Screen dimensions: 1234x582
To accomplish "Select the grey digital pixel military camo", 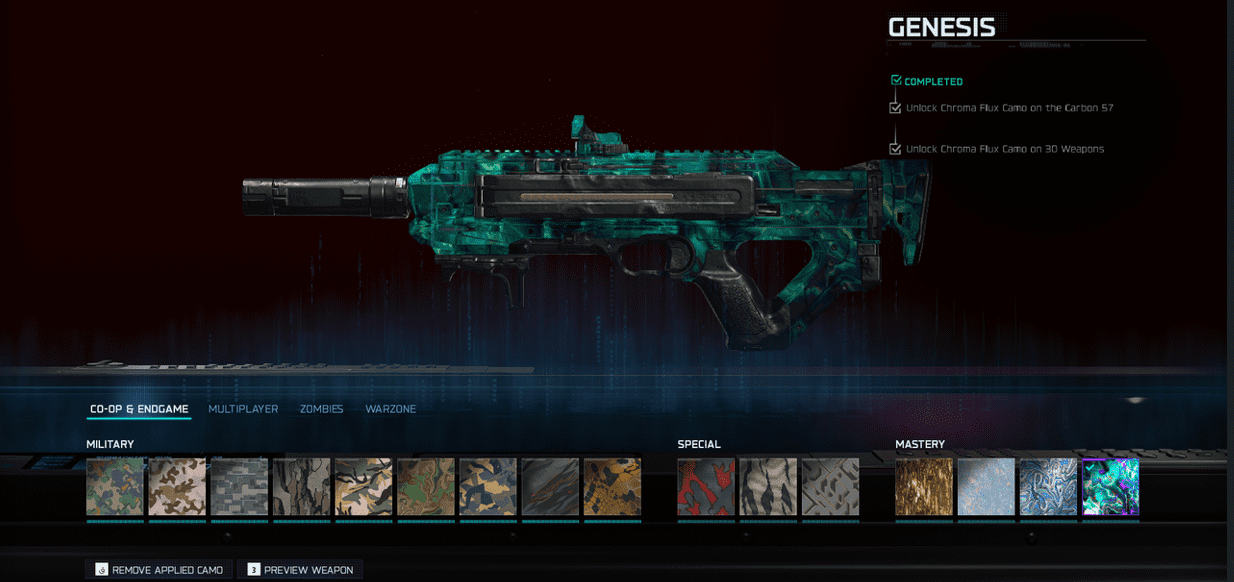I will (x=239, y=487).
